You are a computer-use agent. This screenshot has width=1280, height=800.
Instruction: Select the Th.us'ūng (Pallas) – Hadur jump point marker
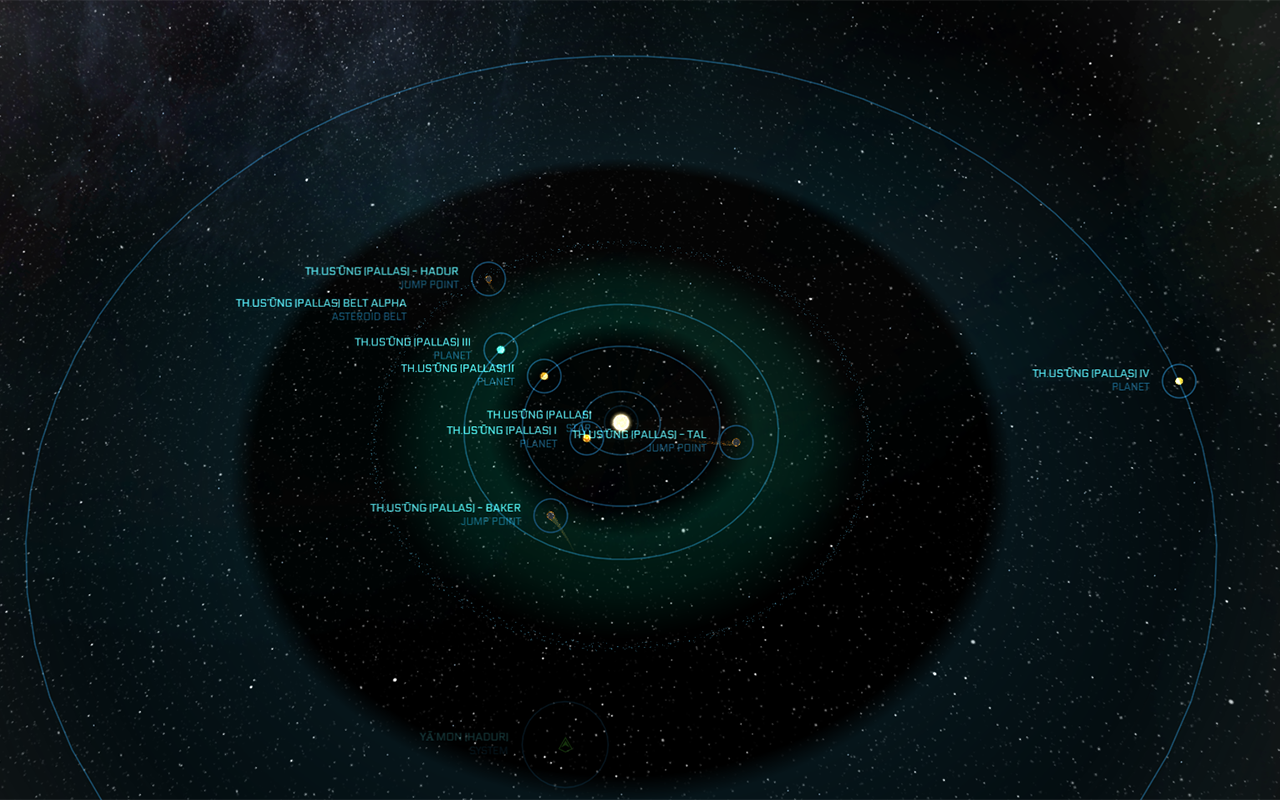point(489,279)
